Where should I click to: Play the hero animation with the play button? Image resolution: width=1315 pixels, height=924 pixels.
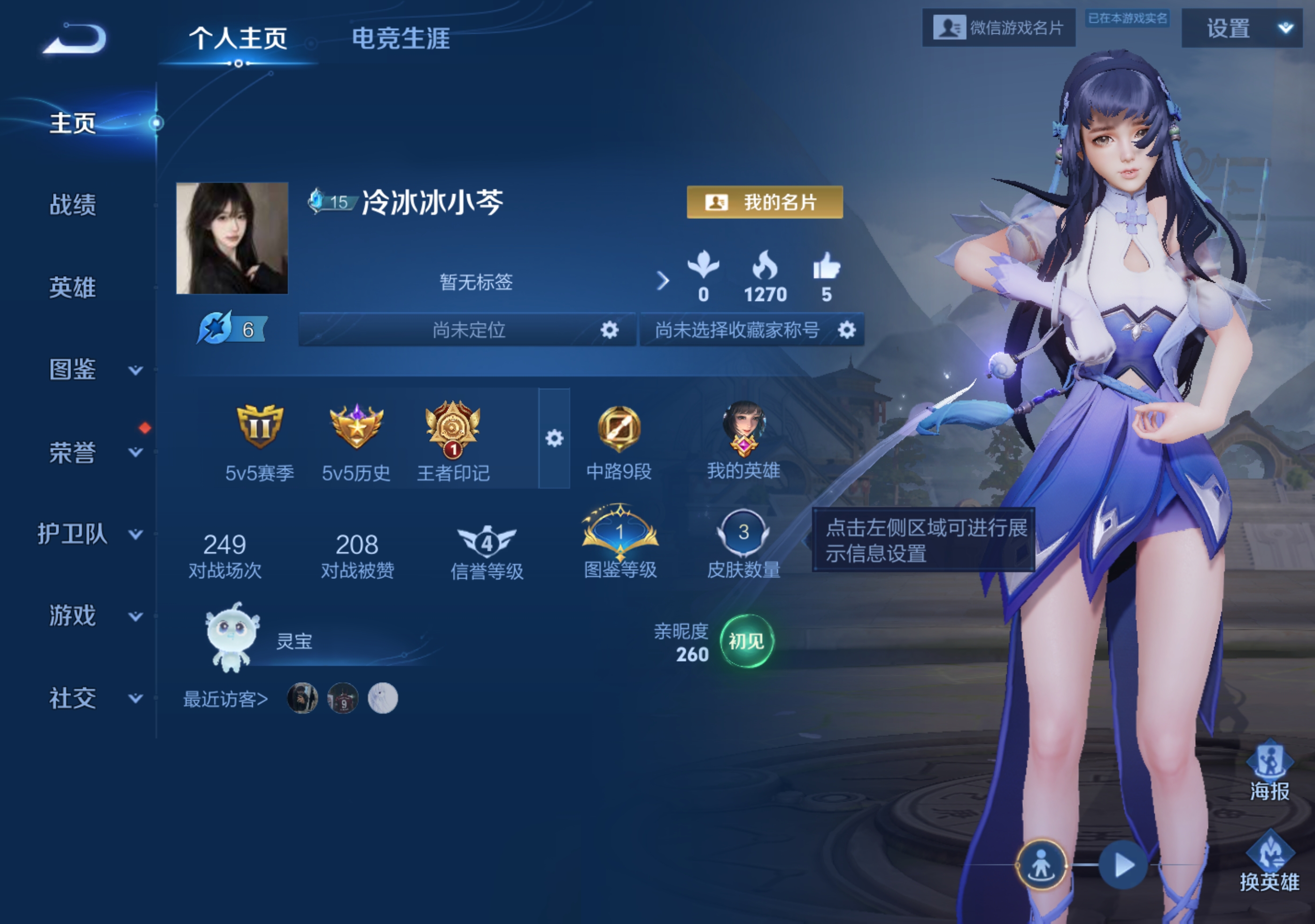tap(1123, 865)
